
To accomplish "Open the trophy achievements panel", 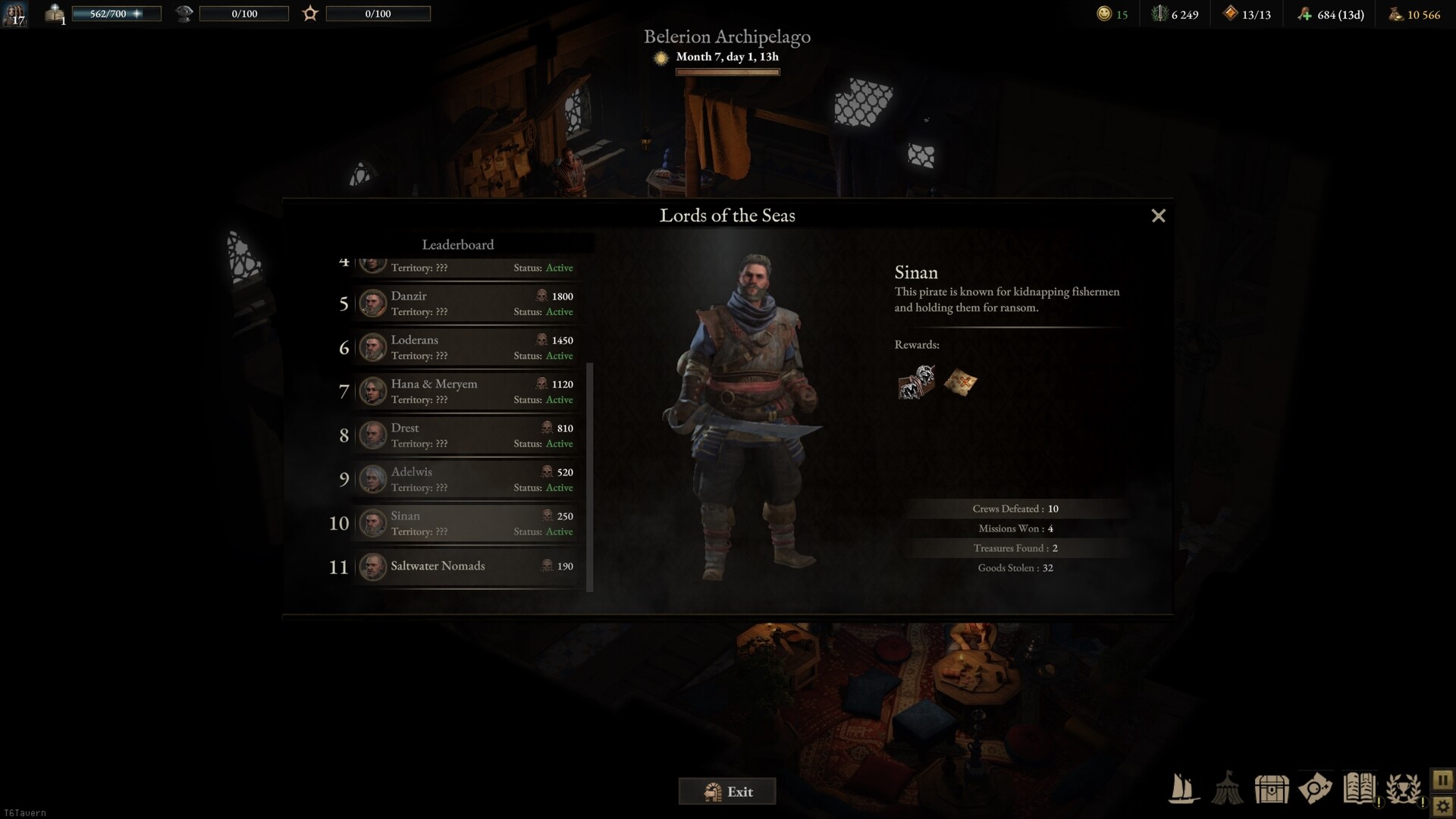I will coord(1404,789).
